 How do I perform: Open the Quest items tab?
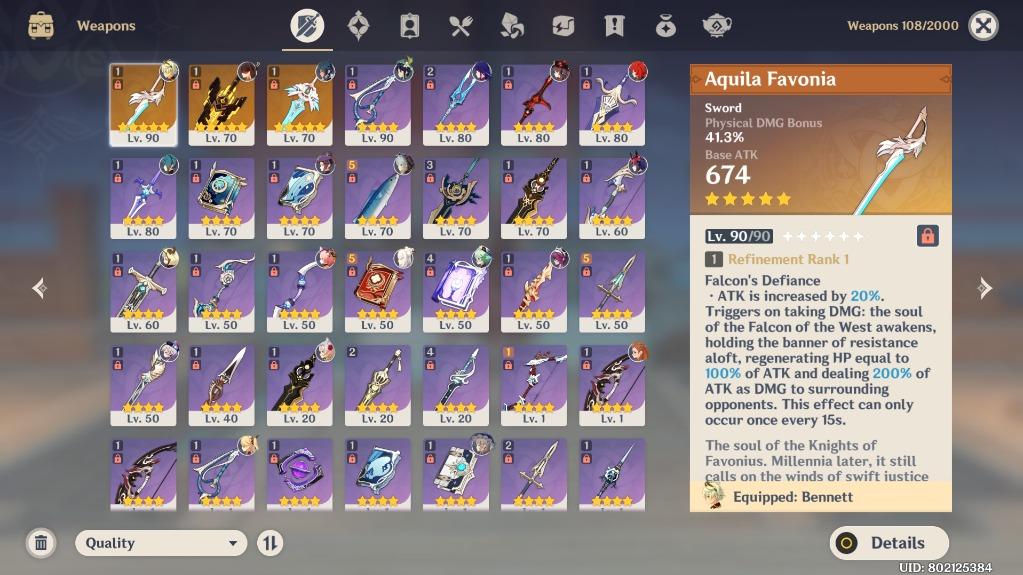coord(614,26)
